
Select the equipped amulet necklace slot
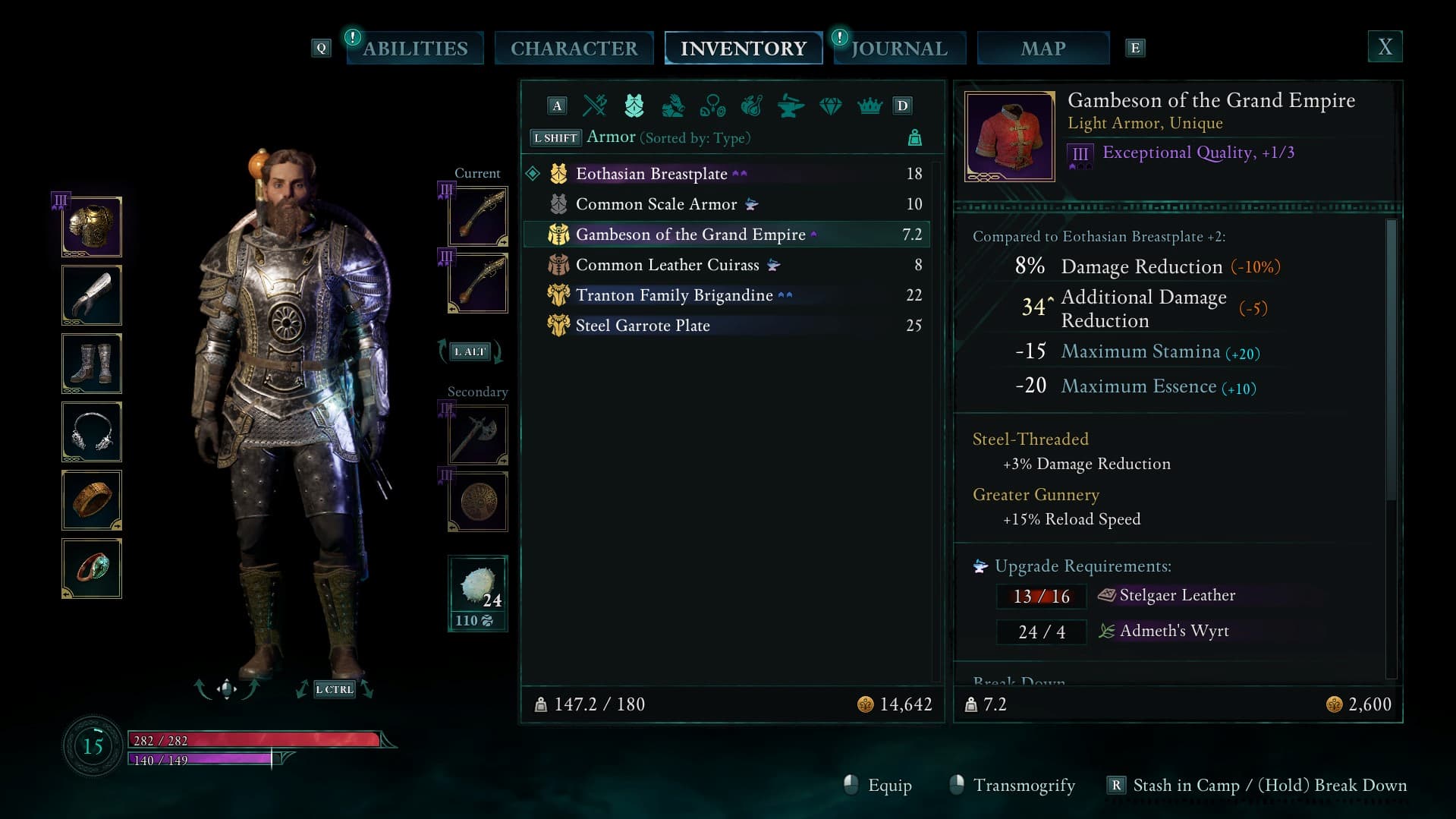tap(92, 432)
